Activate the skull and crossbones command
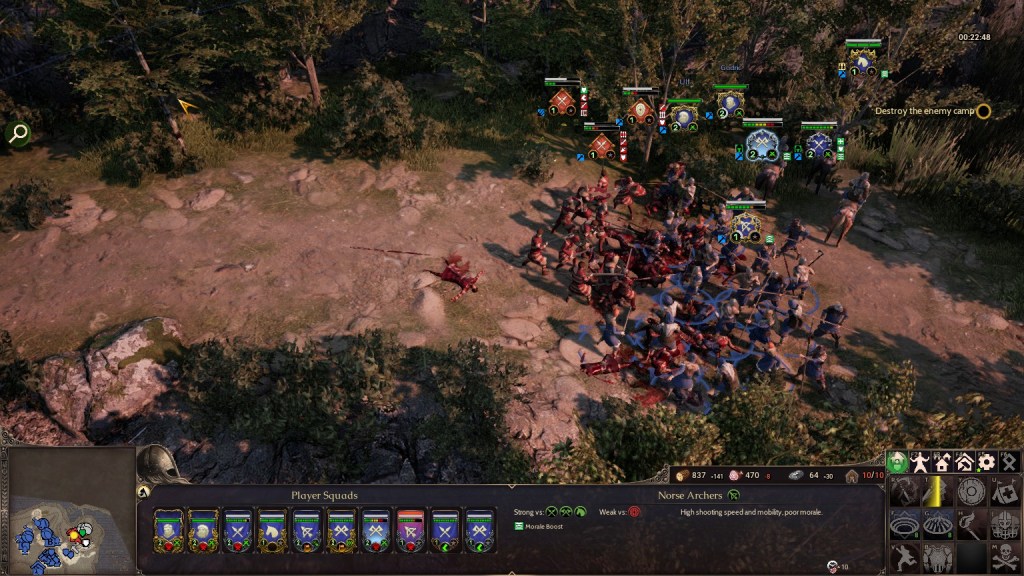Screen dimensions: 1024x576 pyautogui.click(x=1005, y=557)
